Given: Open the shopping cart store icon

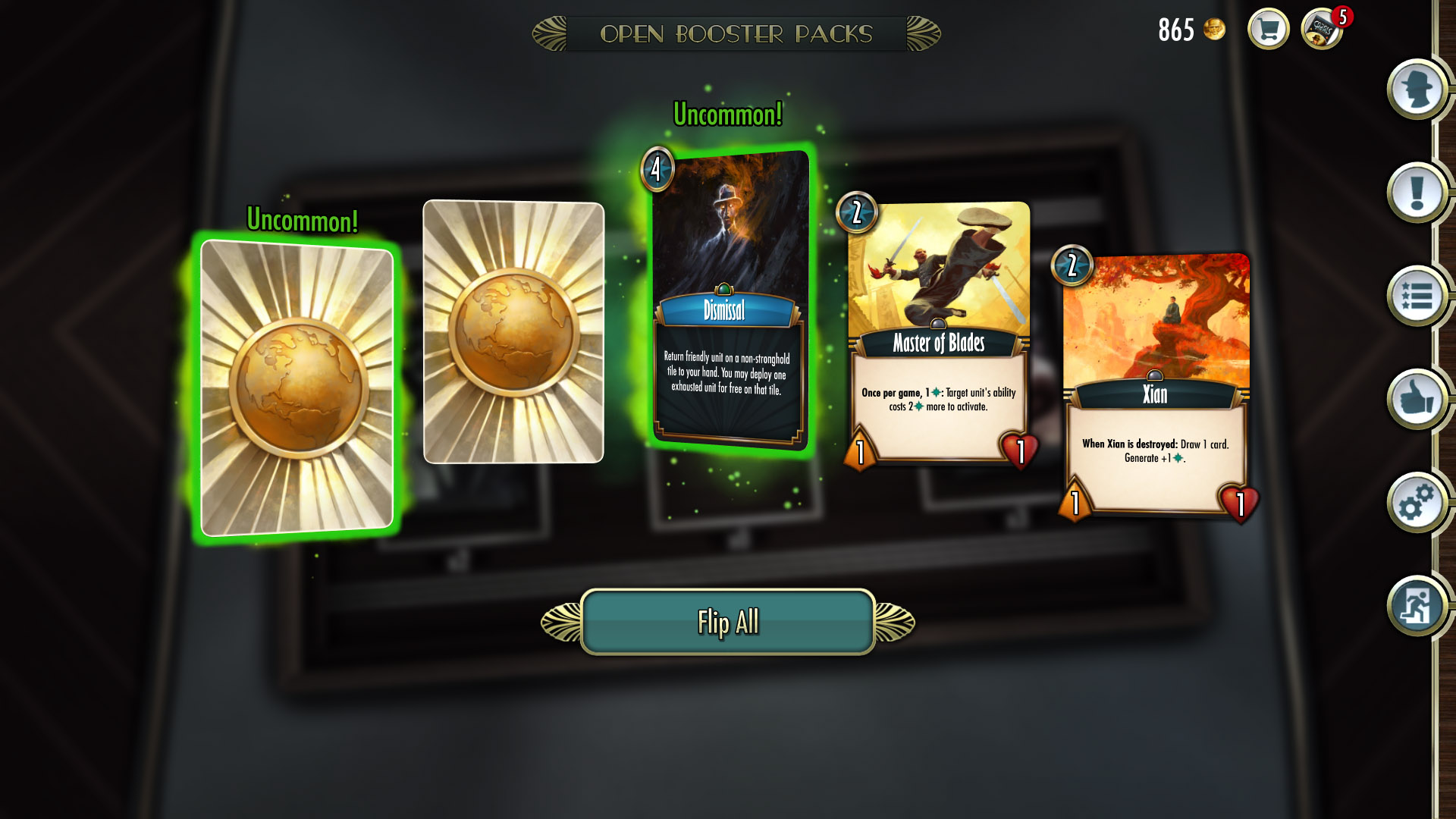Looking at the screenshot, I should pyautogui.click(x=1267, y=29).
